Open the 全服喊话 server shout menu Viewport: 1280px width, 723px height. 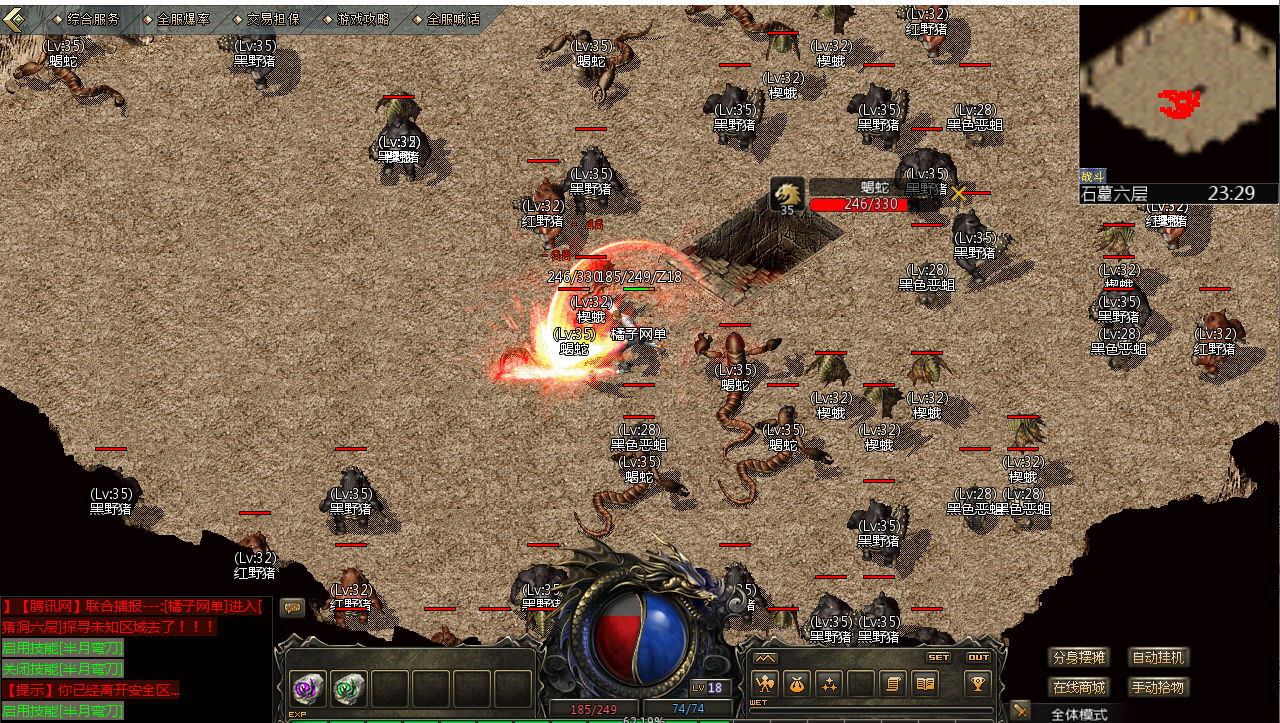452,19
